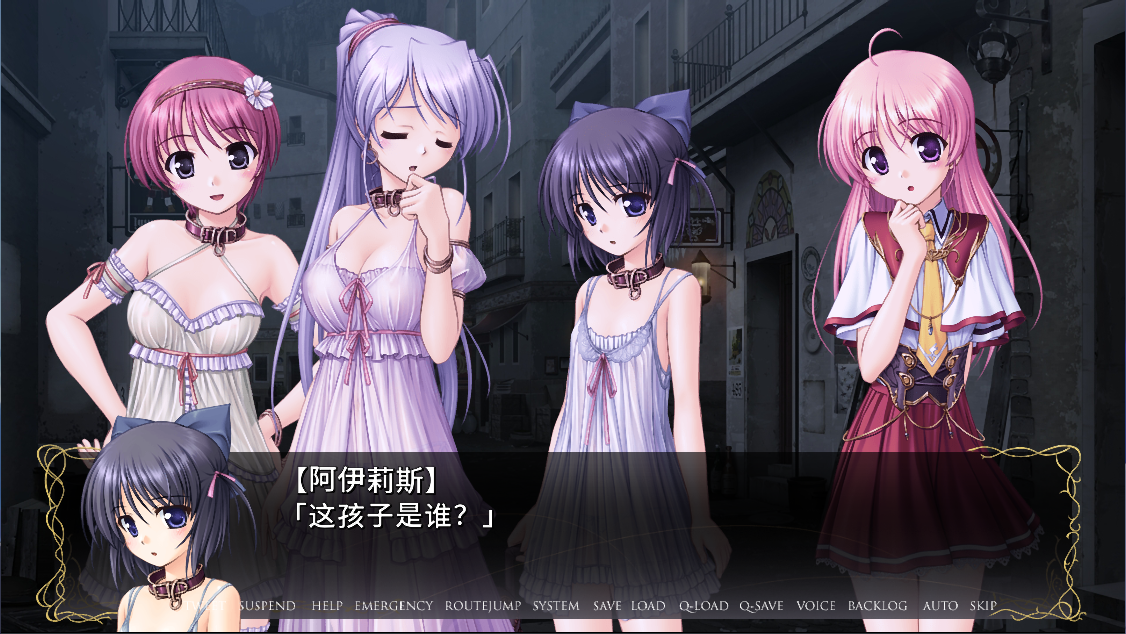Click the SUSPEND button

coord(268,606)
